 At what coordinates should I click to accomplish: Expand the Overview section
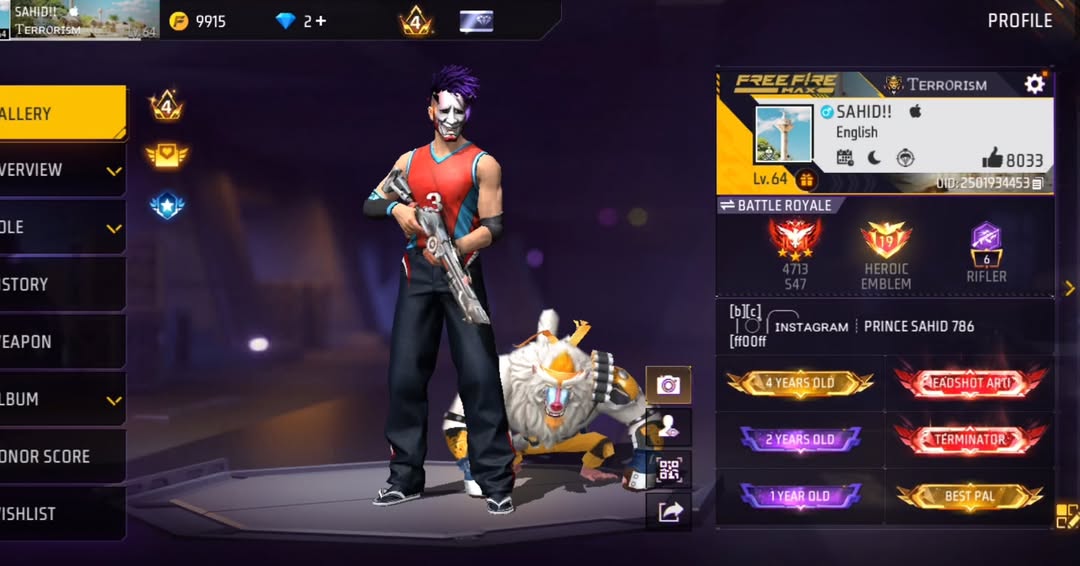pyautogui.click(x=60, y=170)
